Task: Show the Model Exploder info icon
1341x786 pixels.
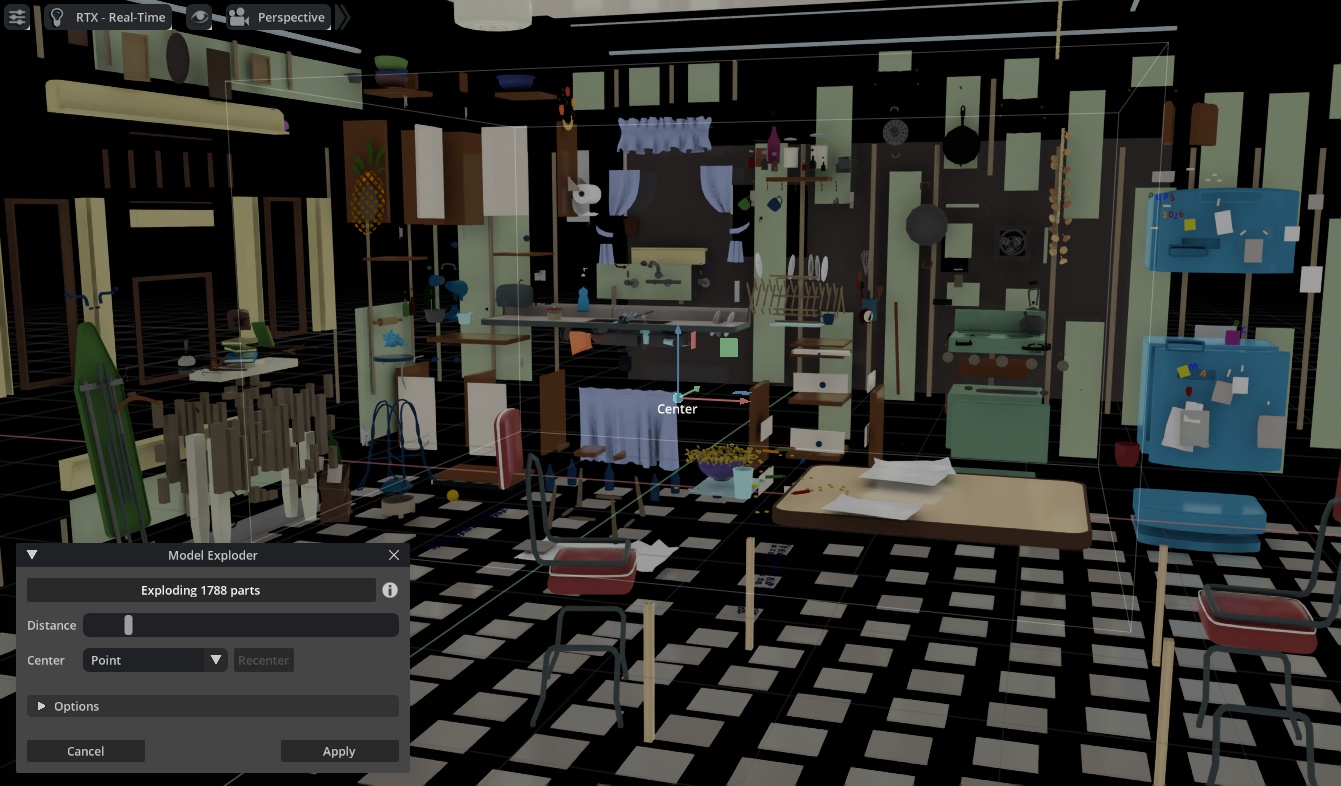Action: [390, 590]
